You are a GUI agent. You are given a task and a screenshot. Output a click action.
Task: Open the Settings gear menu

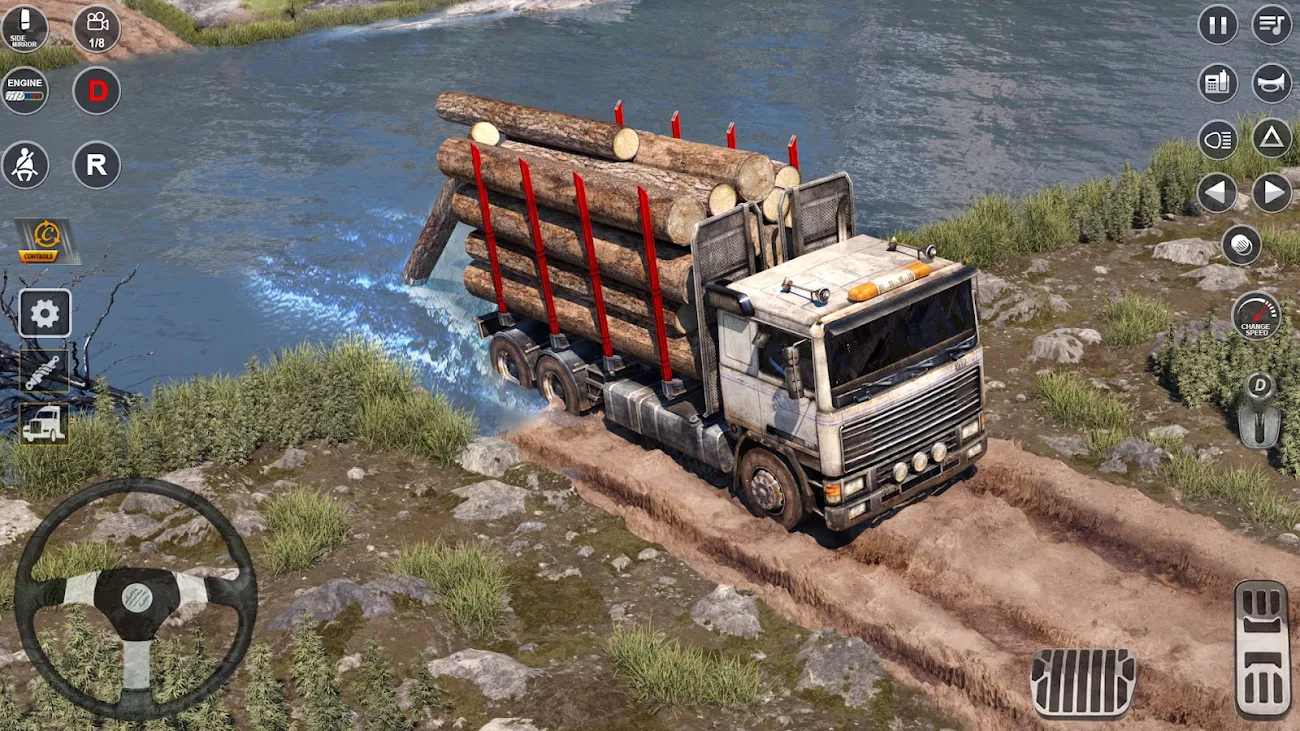(43, 315)
